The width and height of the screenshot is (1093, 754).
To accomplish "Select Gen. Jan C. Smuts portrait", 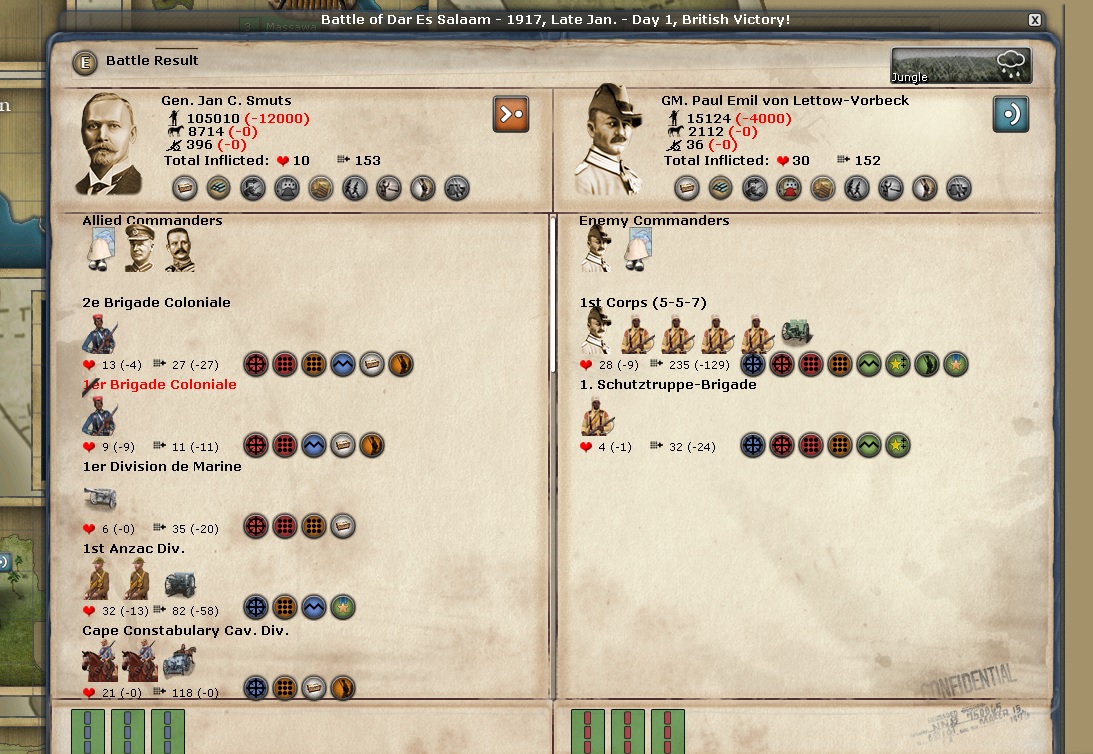I will point(110,143).
